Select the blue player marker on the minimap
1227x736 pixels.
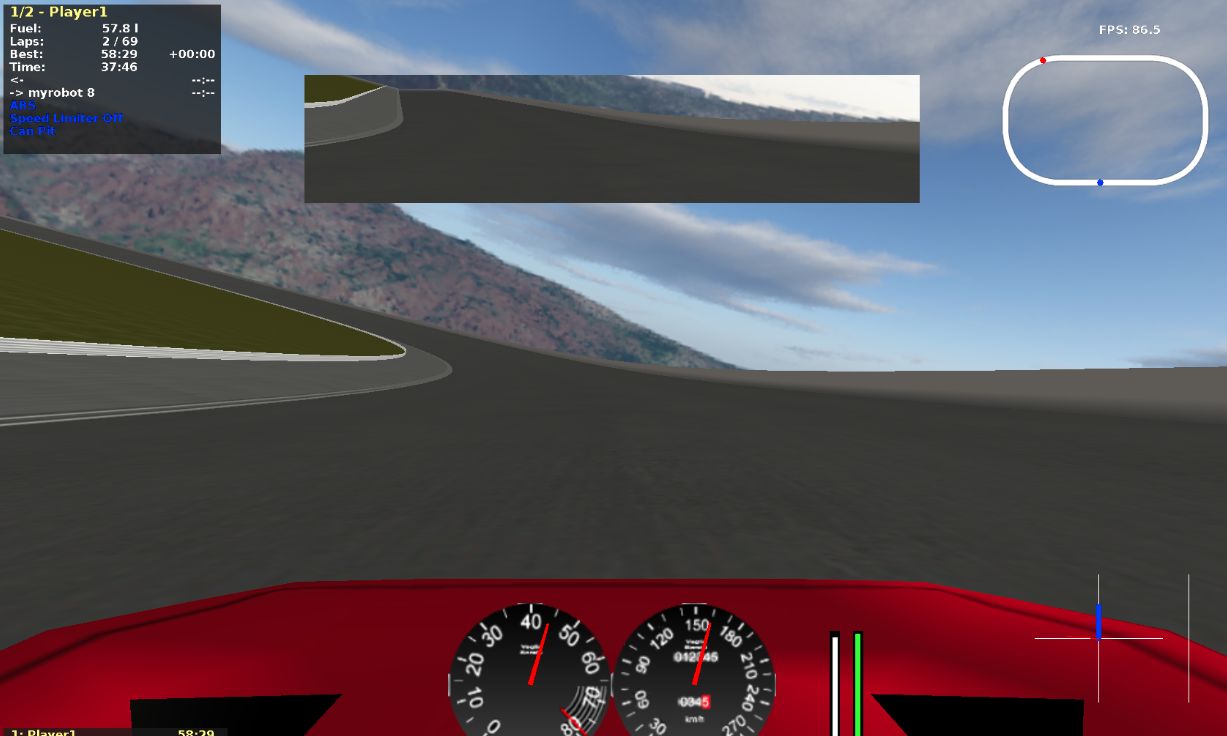1100,183
